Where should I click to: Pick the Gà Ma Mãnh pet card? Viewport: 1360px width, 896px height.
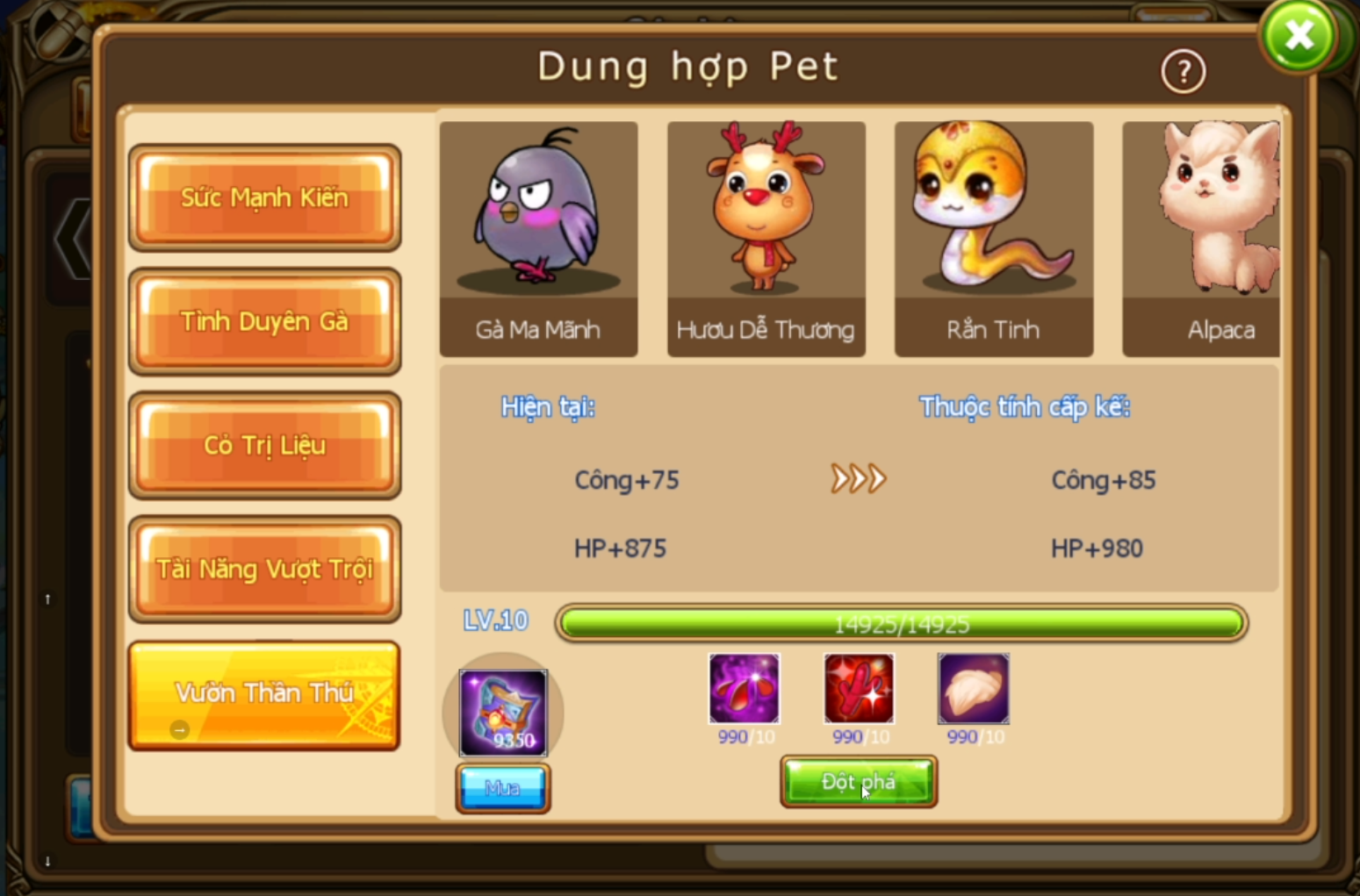pos(538,239)
